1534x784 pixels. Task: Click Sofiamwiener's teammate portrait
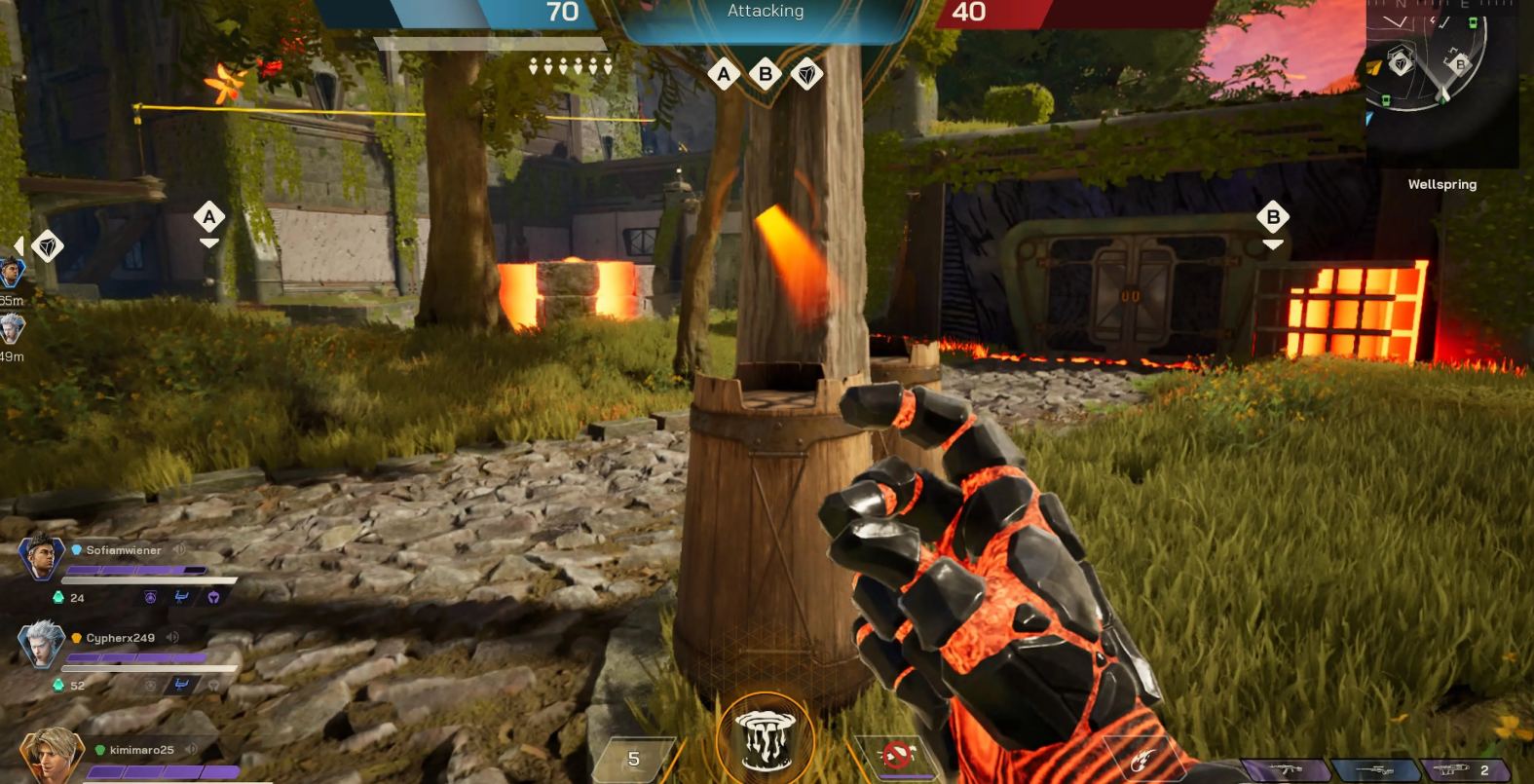coord(41,557)
